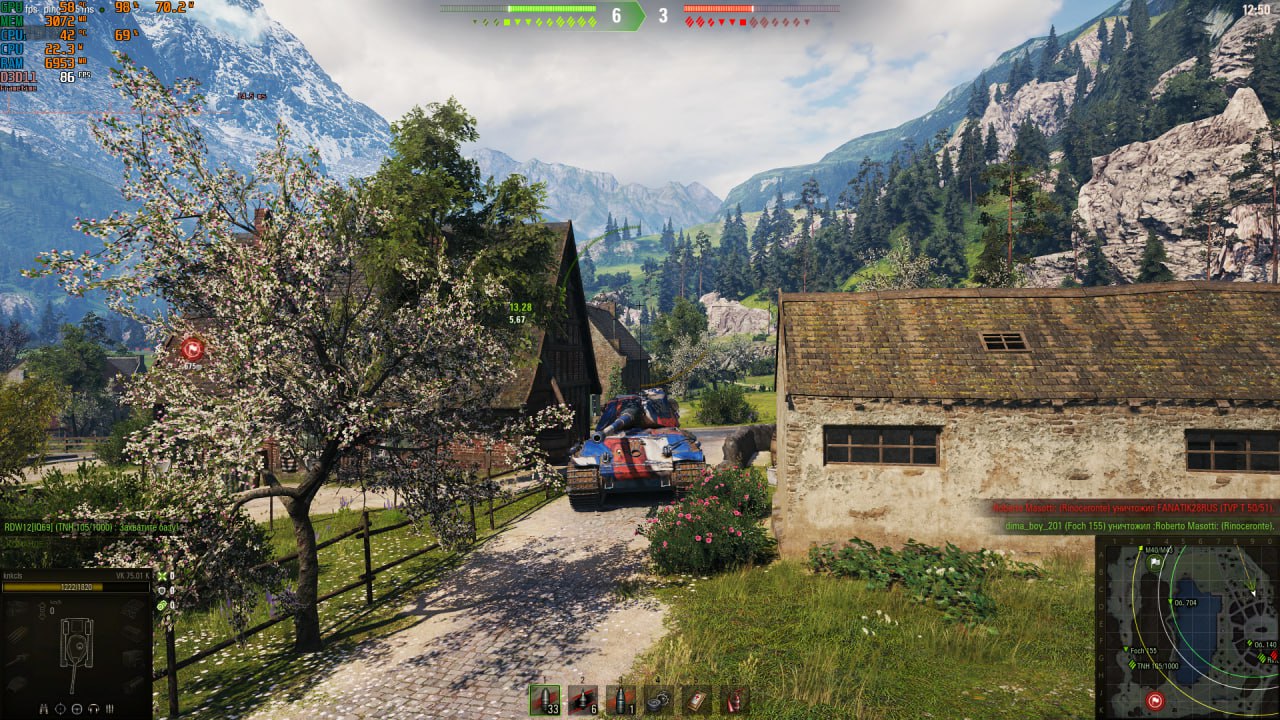Click the tank silhouette in the damage panel
1280x720 pixels.
click(75, 645)
